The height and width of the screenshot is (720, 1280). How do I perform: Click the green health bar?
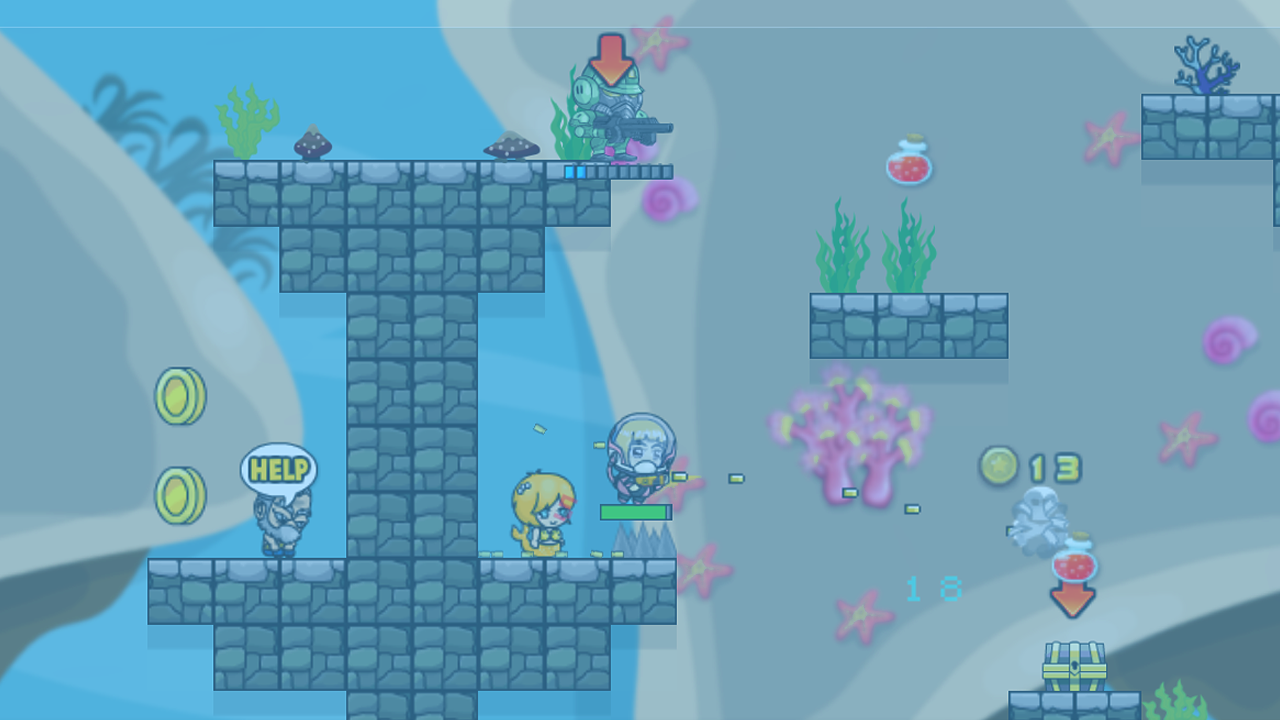click(x=636, y=511)
